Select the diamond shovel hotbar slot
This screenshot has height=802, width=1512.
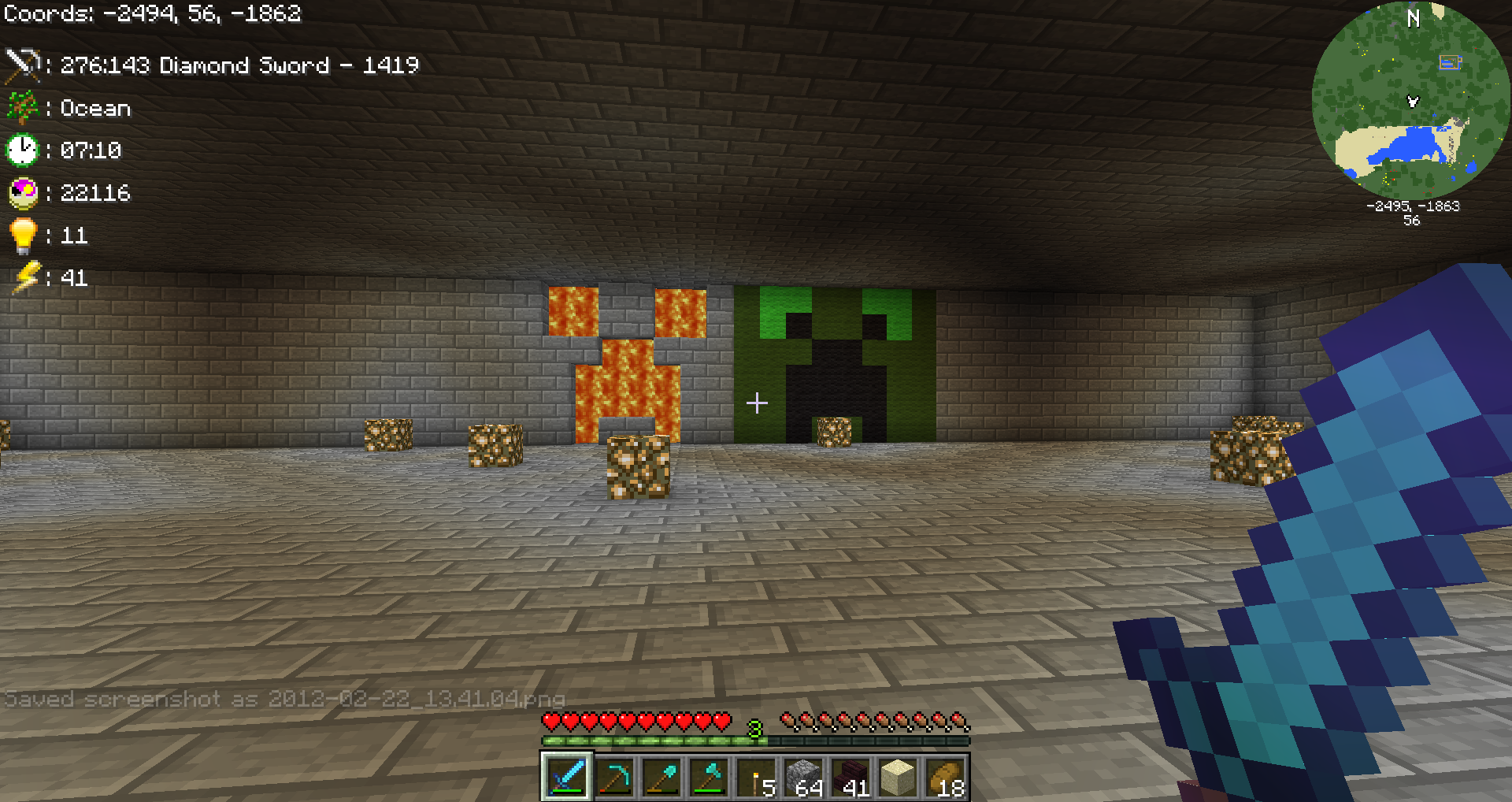[661, 777]
